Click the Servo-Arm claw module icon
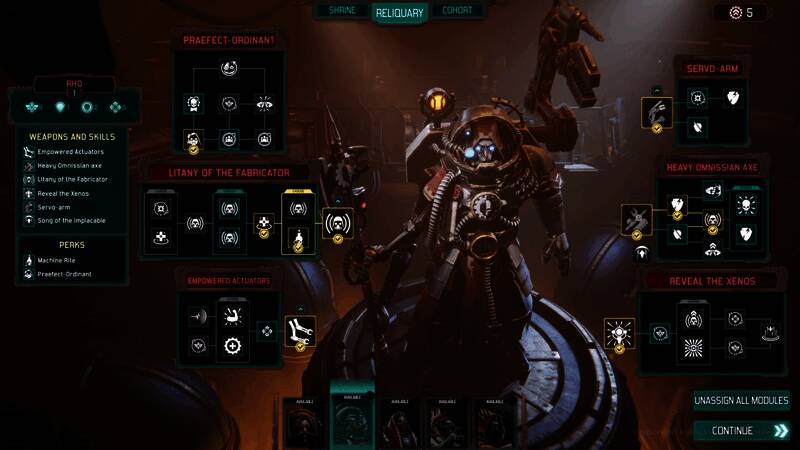Image resolution: width=800 pixels, height=450 pixels. tap(656, 111)
